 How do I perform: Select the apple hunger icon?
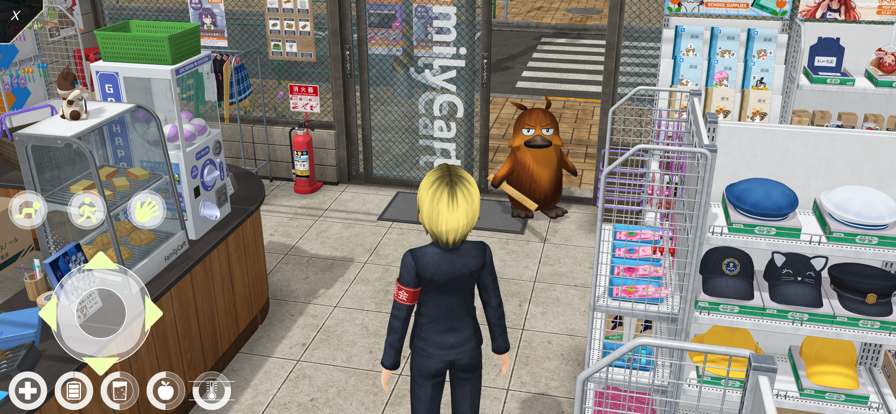pyautogui.click(x=166, y=391)
